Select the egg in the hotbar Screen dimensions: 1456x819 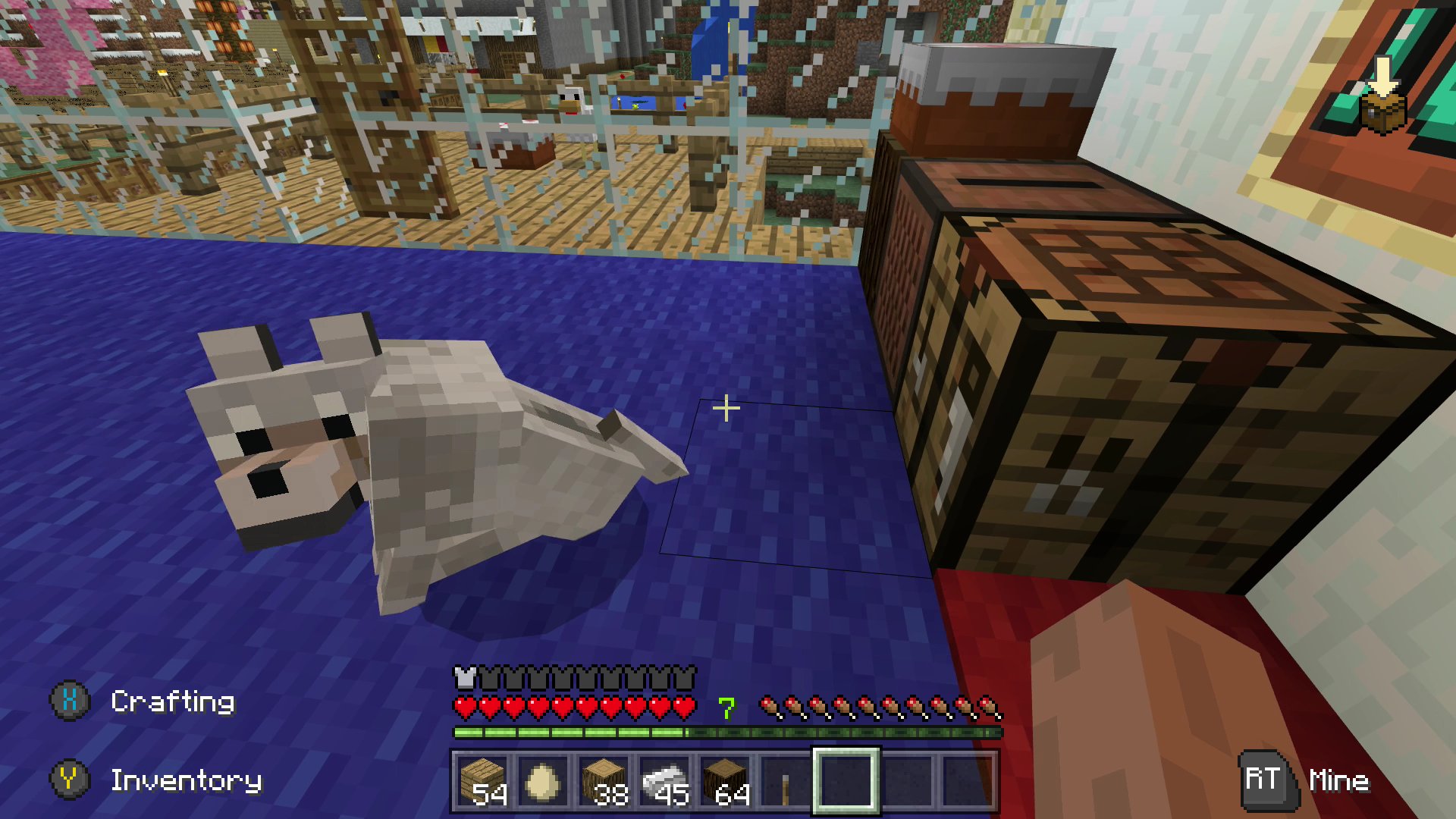[x=543, y=781]
